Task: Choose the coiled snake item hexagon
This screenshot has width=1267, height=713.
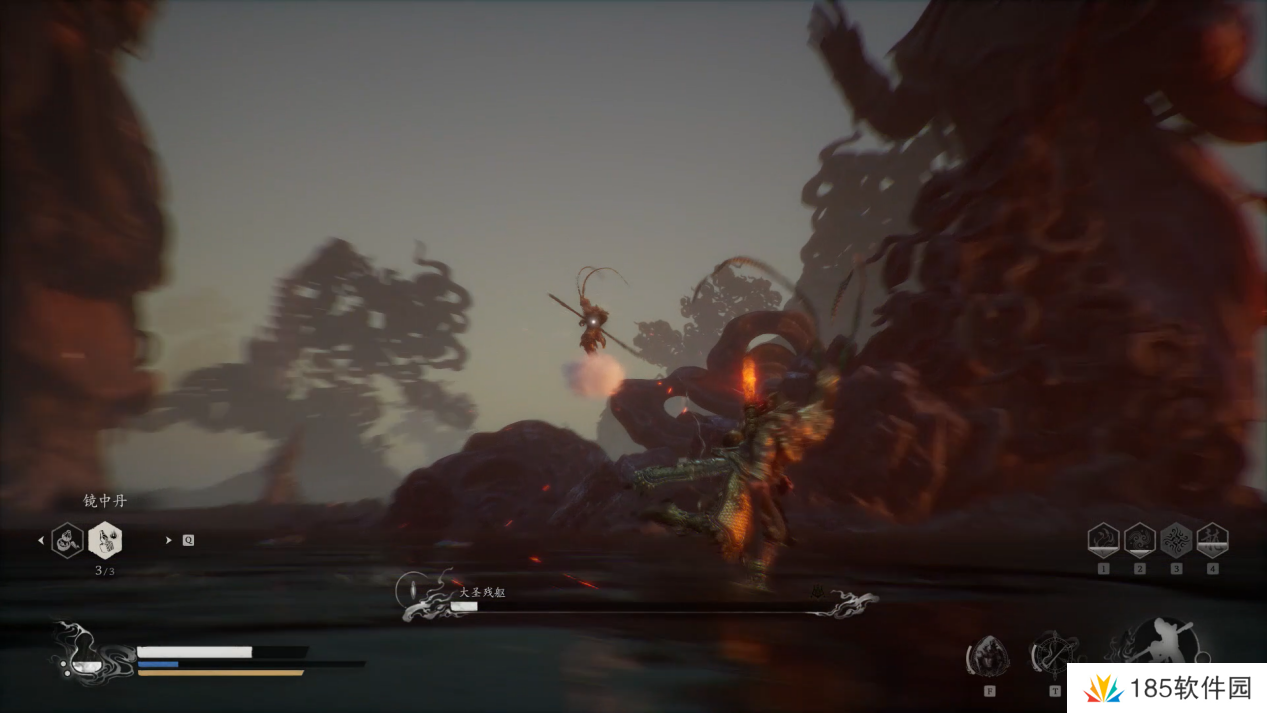Action: click(67, 540)
